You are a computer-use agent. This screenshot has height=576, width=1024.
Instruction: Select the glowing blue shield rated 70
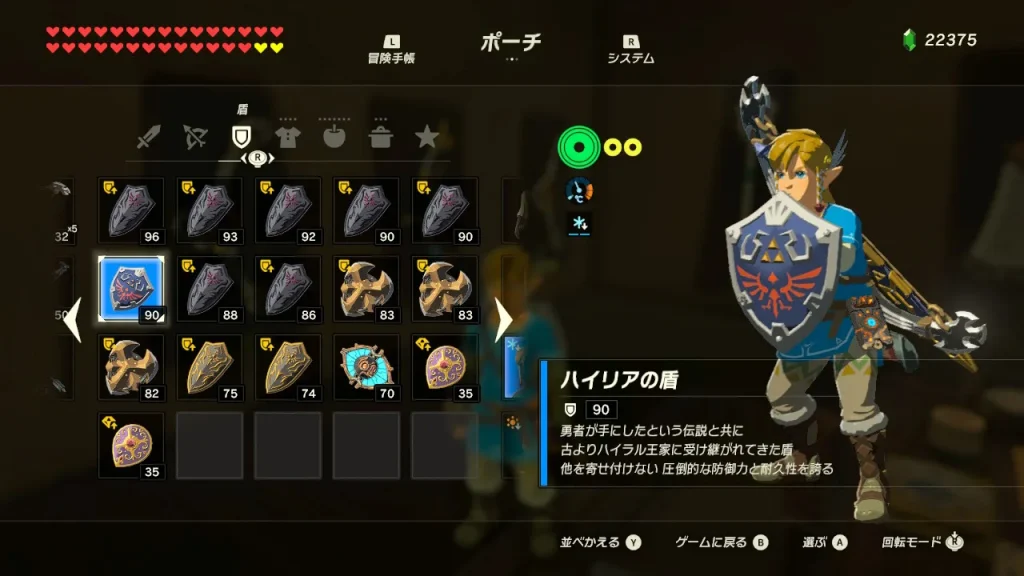point(365,366)
